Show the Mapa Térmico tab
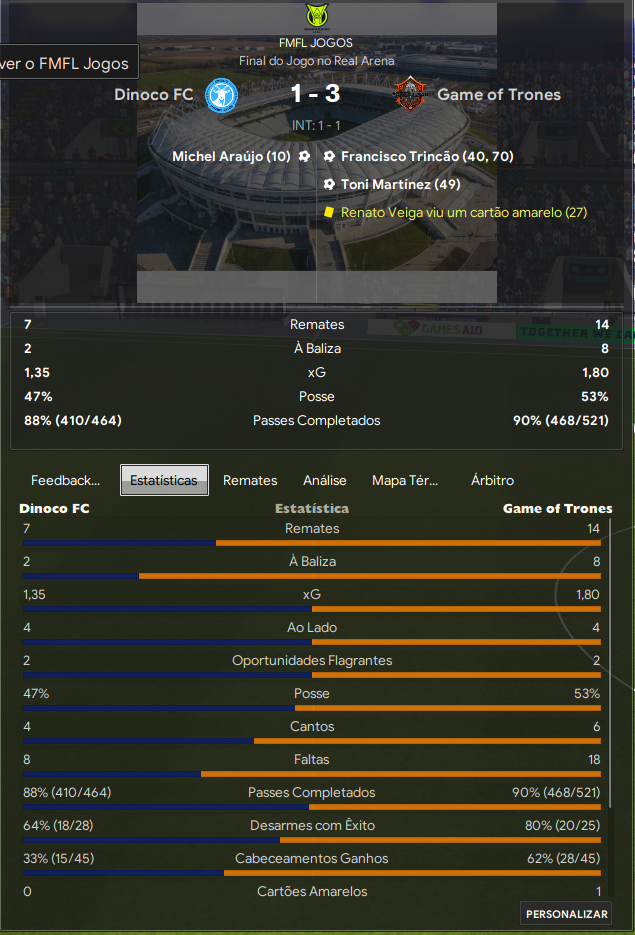The height and width of the screenshot is (935, 635). (x=404, y=480)
